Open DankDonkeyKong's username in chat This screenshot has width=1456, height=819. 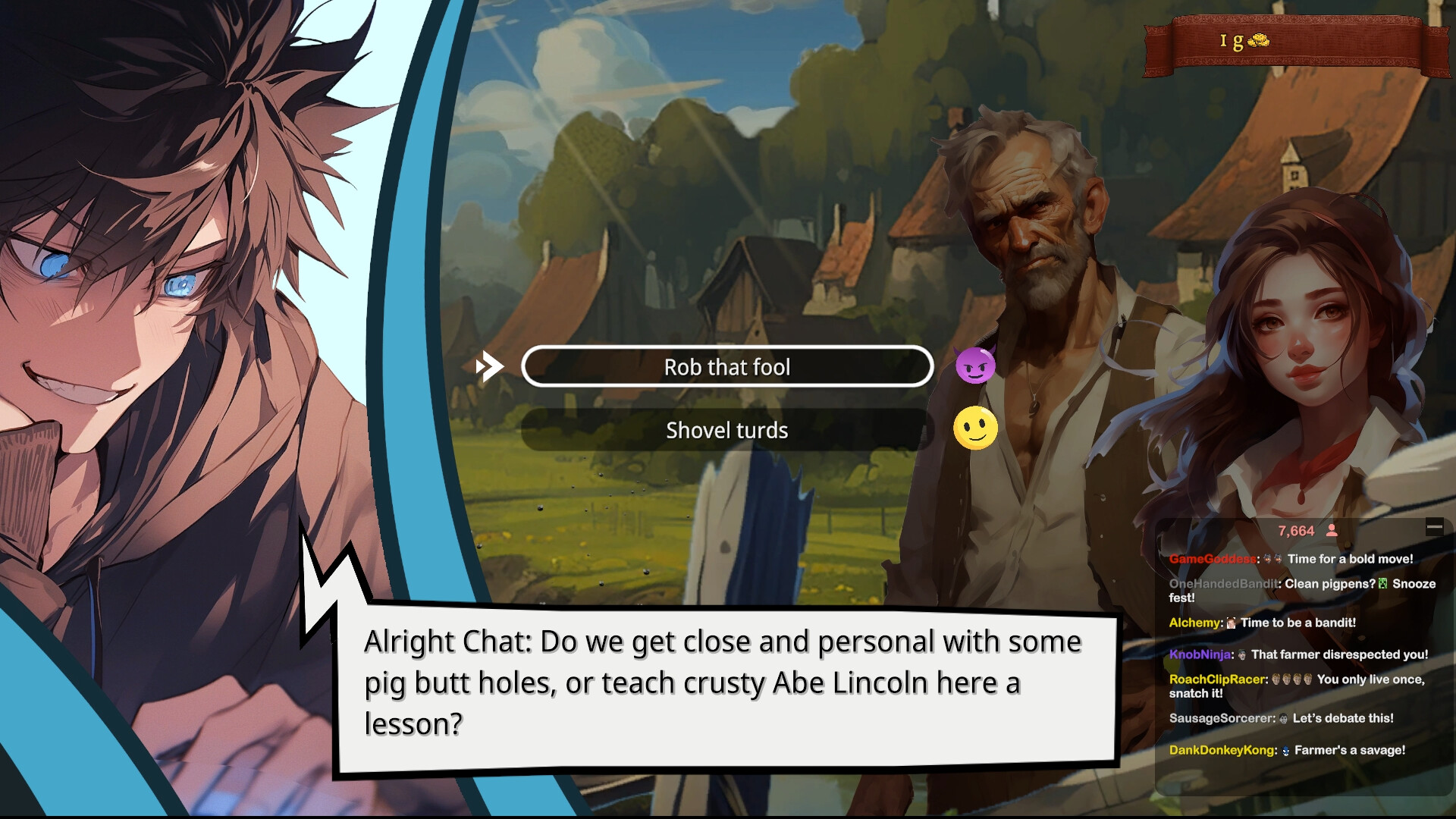click(1222, 751)
